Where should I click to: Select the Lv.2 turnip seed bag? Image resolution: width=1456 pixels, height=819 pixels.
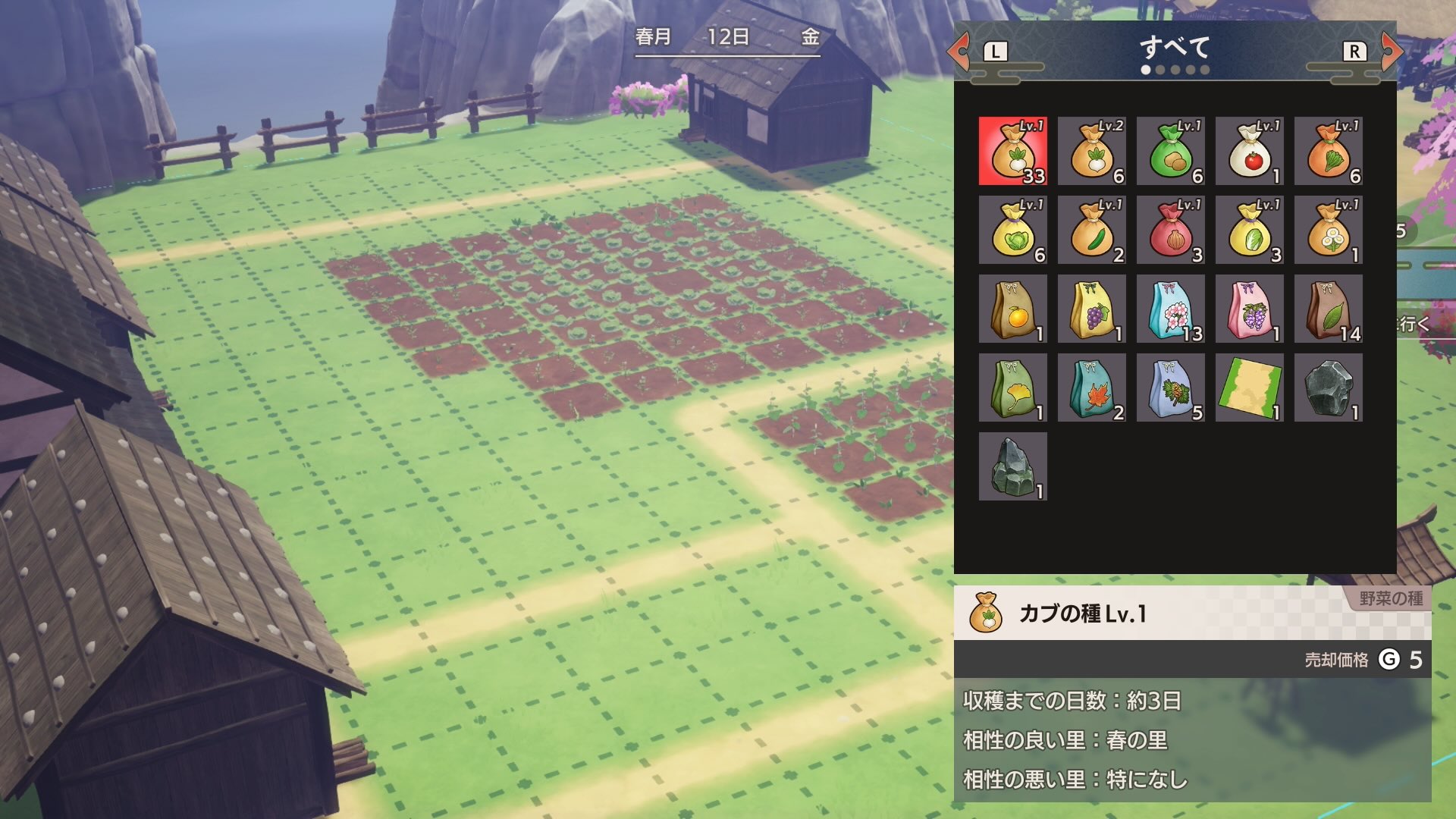click(1093, 152)
